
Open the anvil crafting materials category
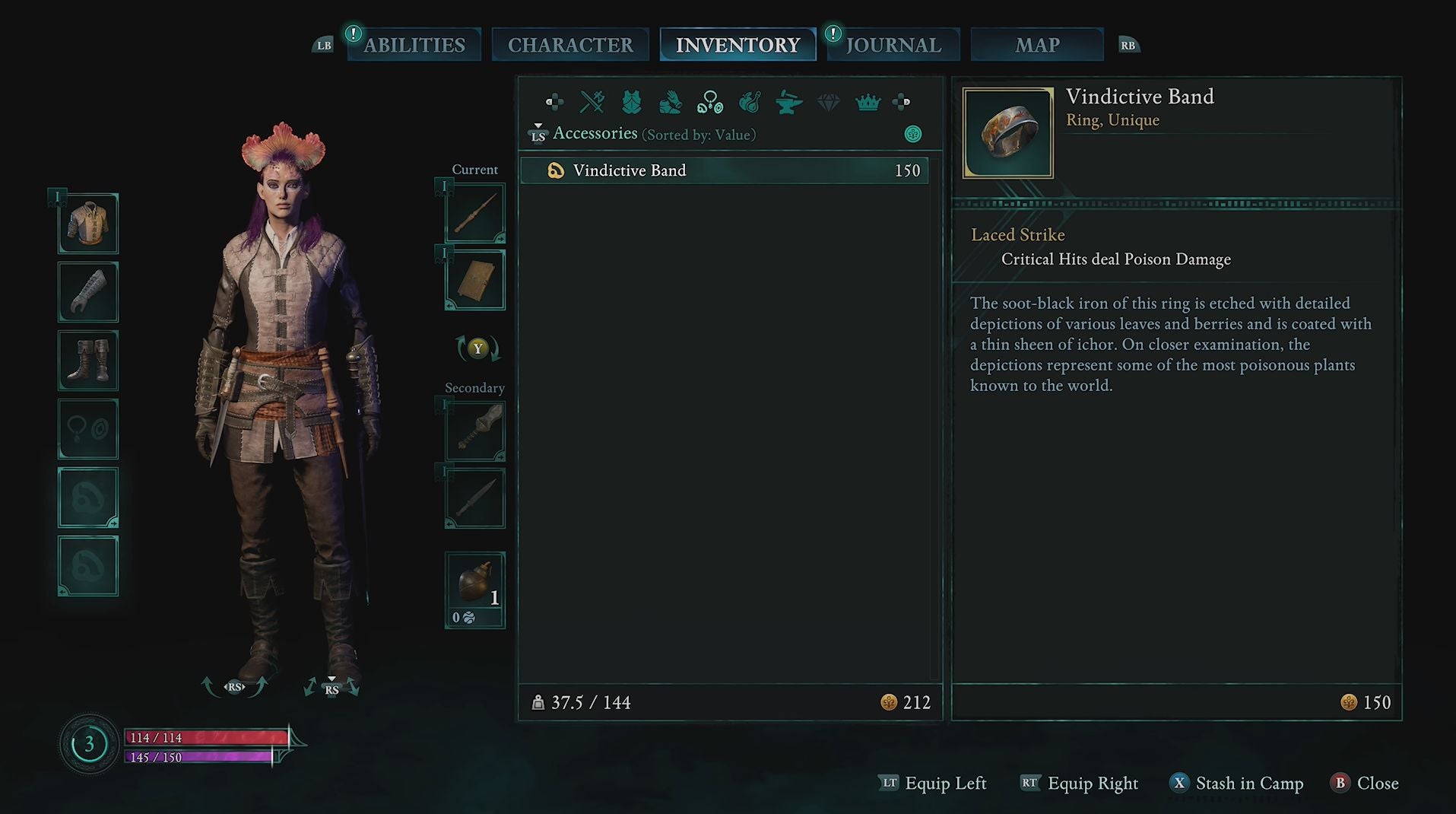[789, 102]
